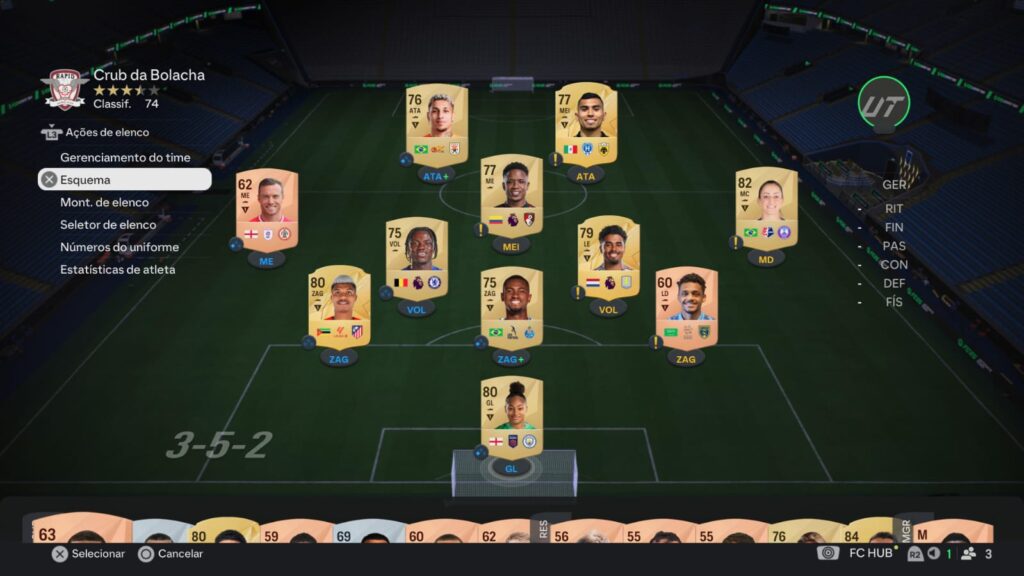Pick the 75-rated center ZAG card
This screenshot has width=1024, height=576.
pyautogui.click(x=511, y=308)
